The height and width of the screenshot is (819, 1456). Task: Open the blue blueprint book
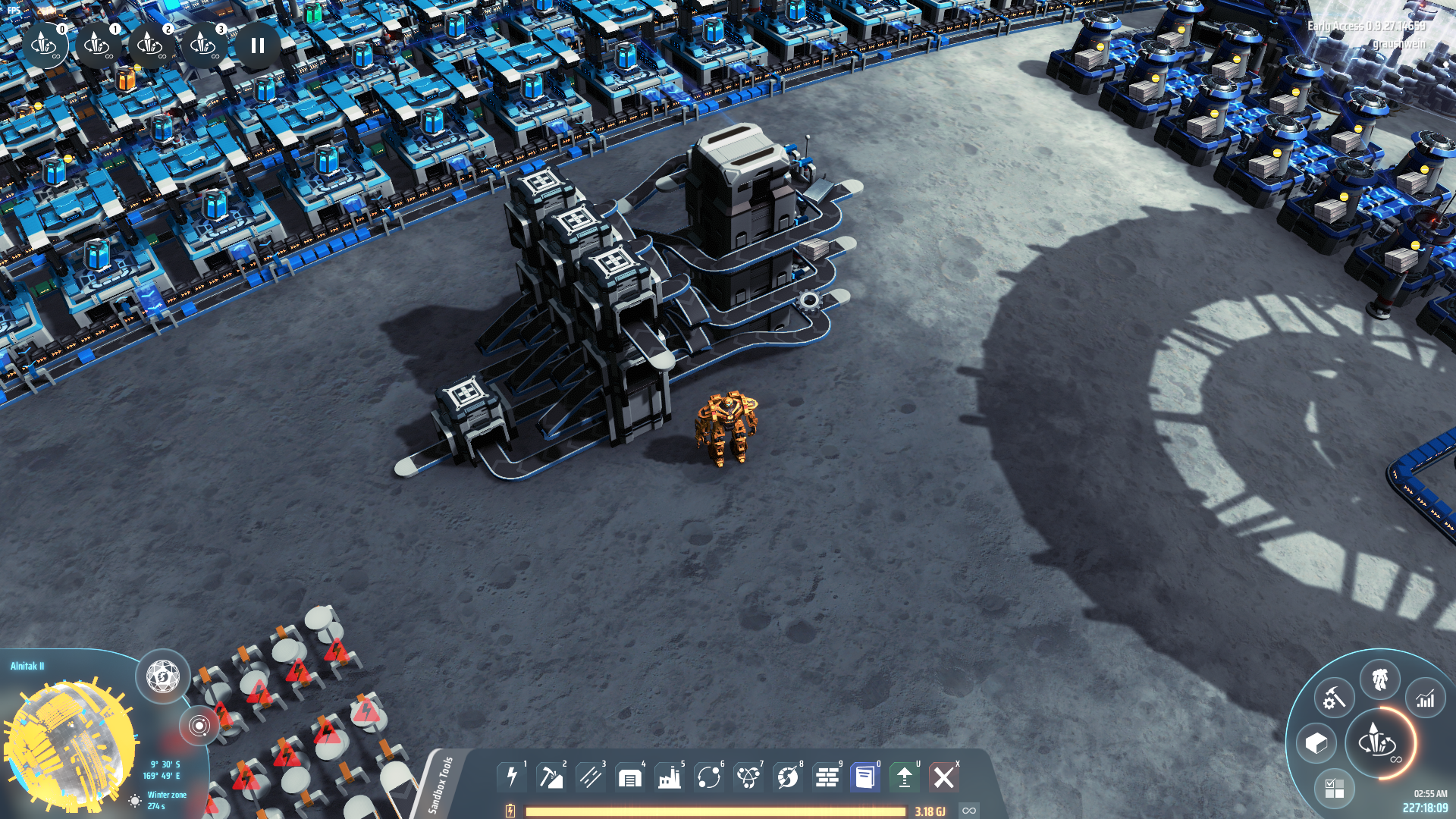click(x=865, y=777)
